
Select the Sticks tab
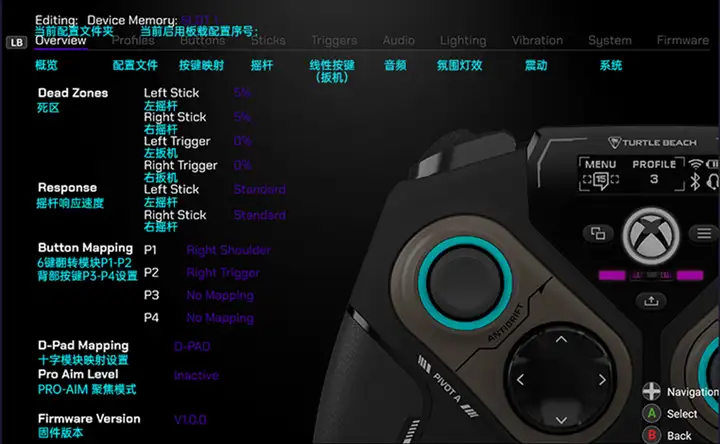coord(268,41)
